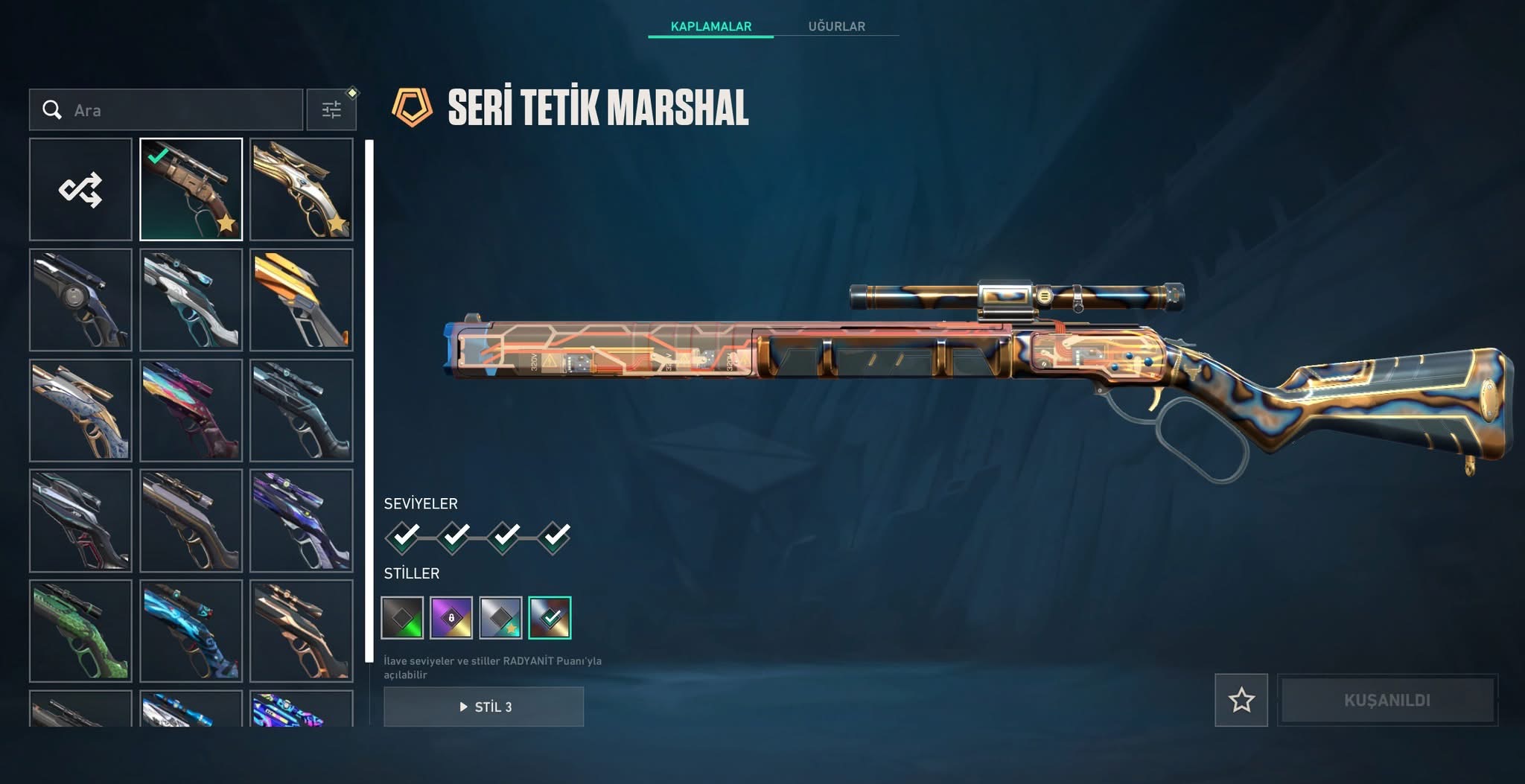
Task: Switch to the Uğurlar tab
Action: [x=836, y=26]
